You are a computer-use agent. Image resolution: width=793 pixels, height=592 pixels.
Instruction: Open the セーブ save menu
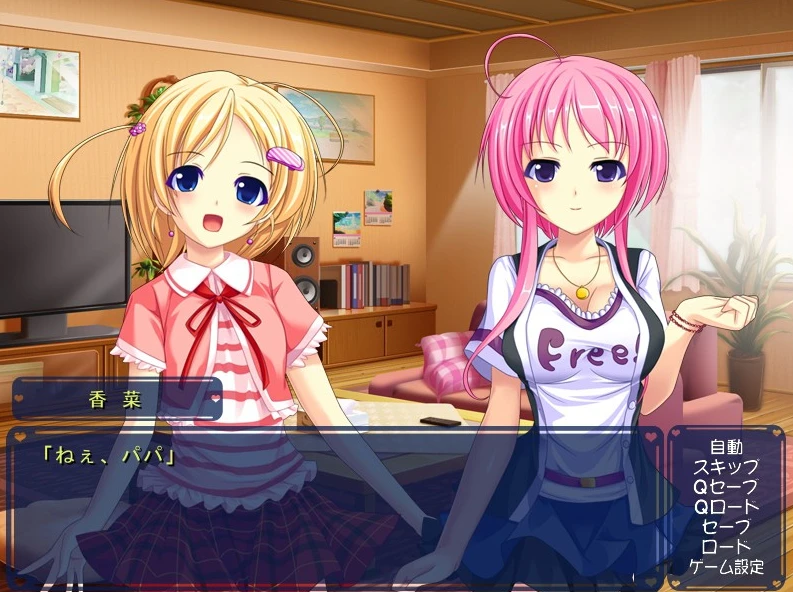tap(726, 527)
